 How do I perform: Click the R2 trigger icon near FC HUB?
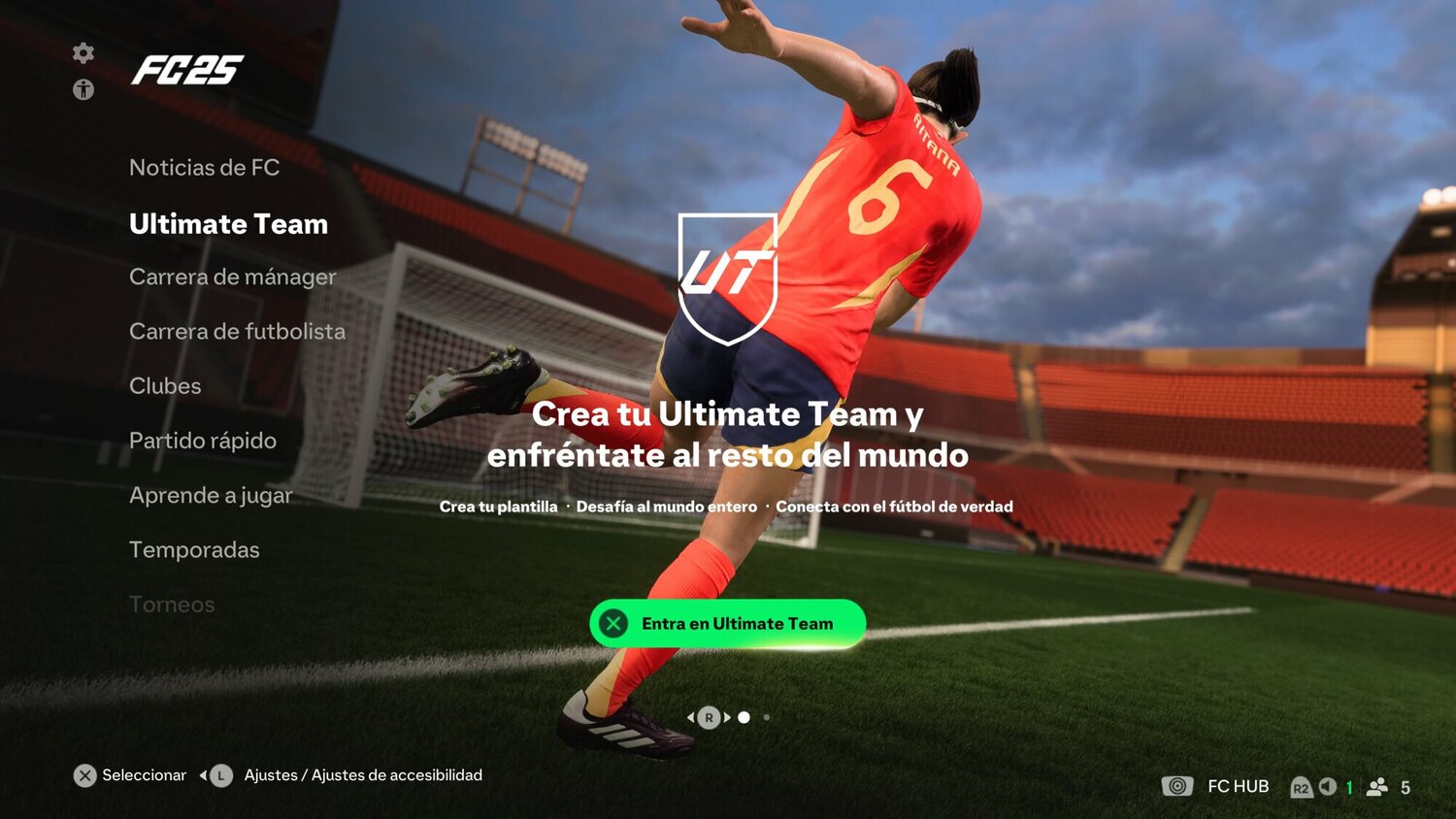click(1301, 787)
